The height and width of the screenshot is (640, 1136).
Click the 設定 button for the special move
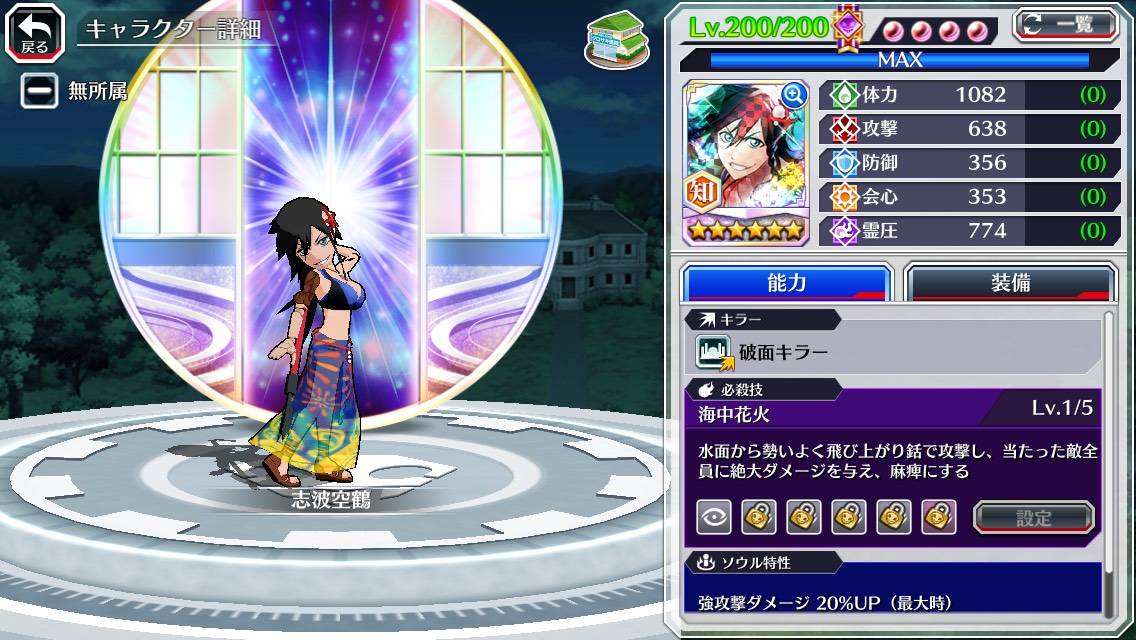[x=1033, y=517]
